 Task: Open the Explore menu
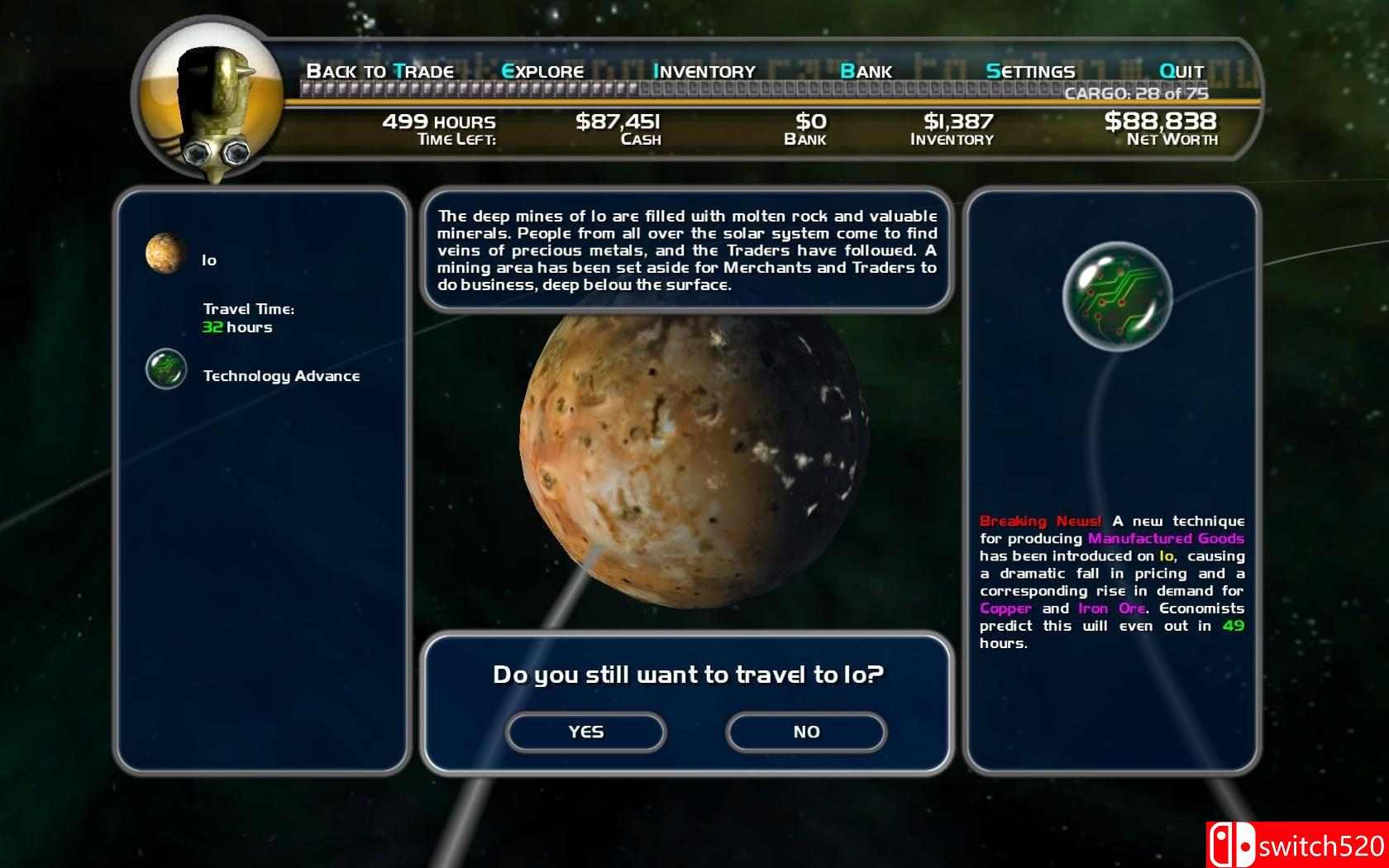542,71
